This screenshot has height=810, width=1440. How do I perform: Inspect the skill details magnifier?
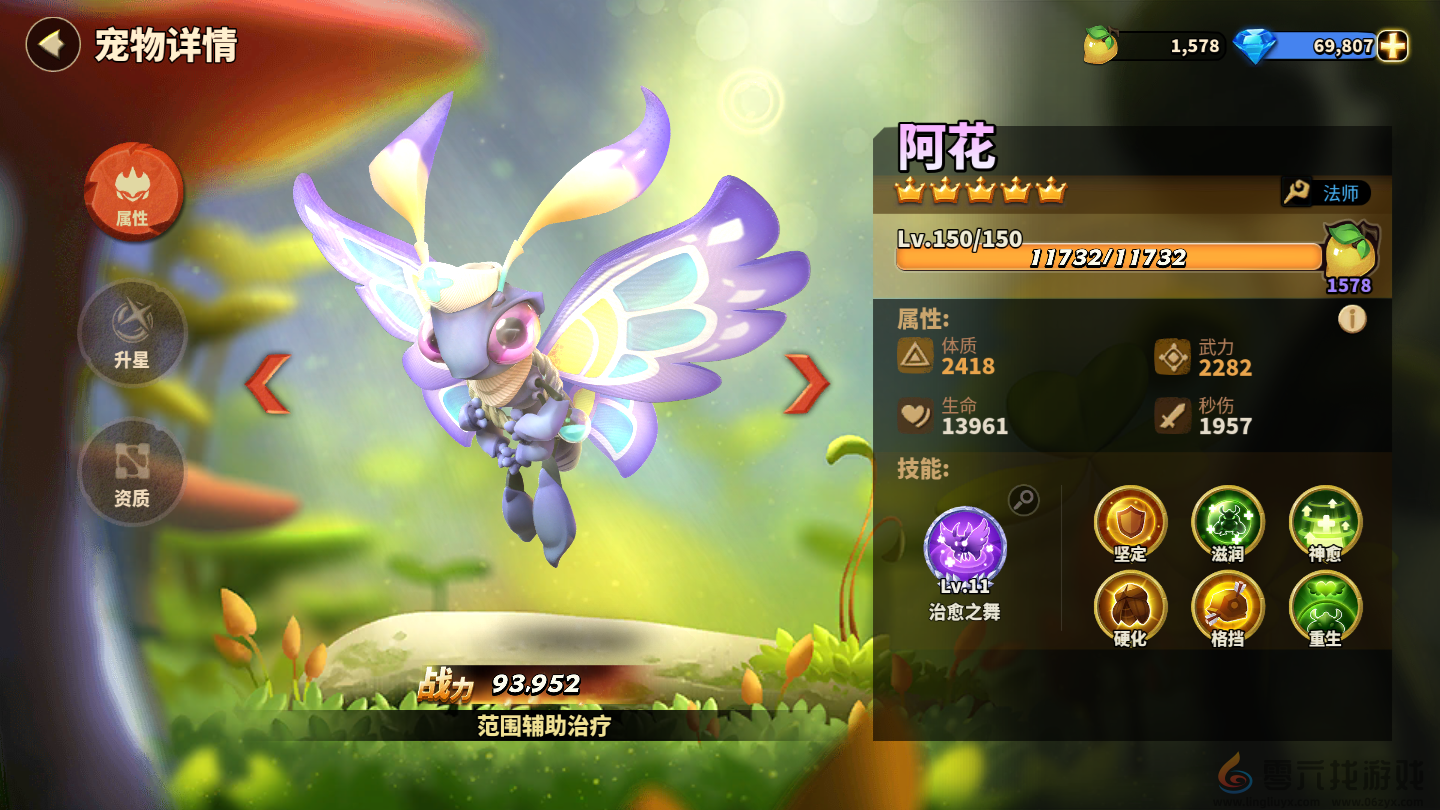coord(1023,500)
